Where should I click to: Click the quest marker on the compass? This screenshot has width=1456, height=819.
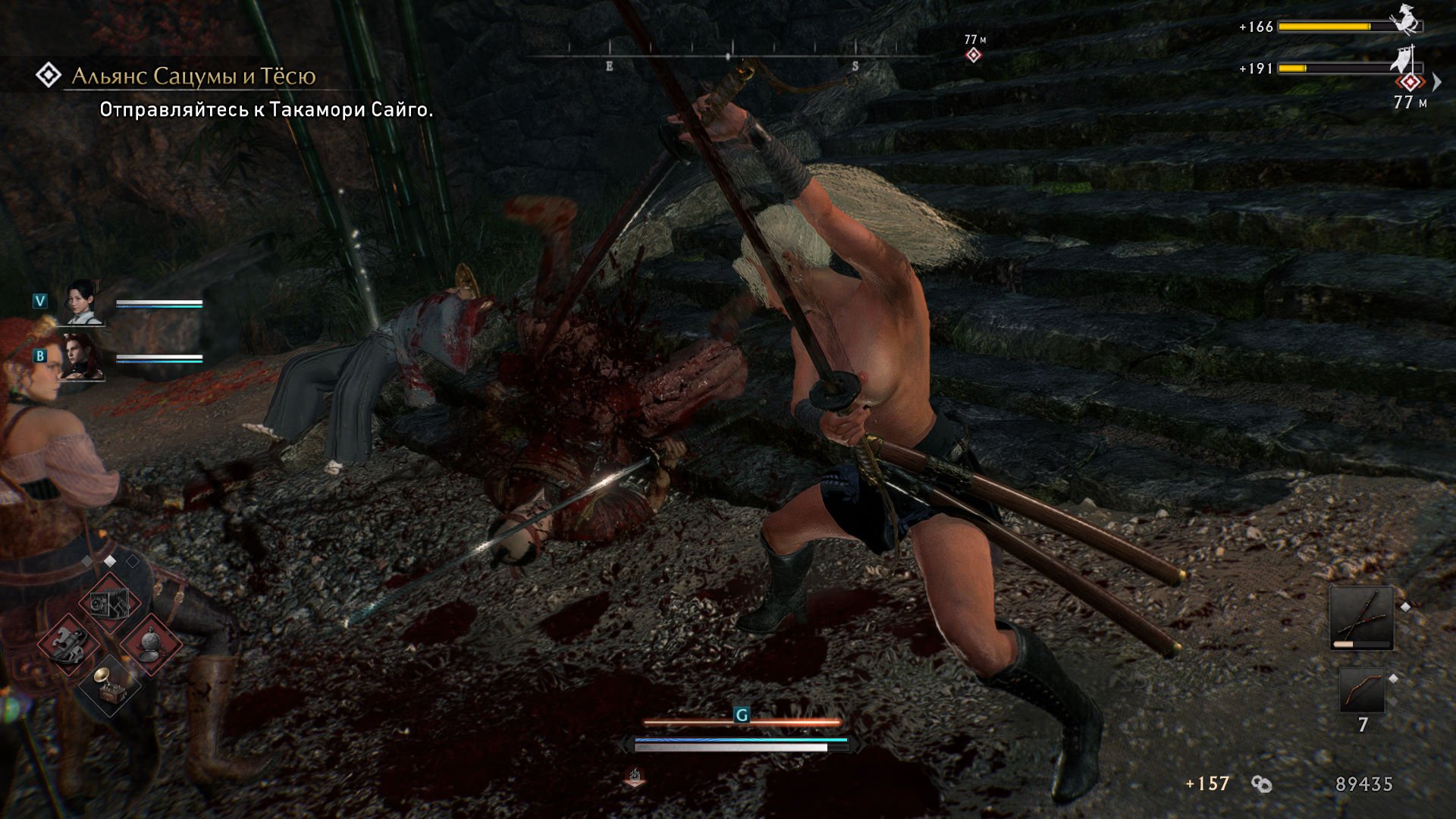click(x=974, y=55)
